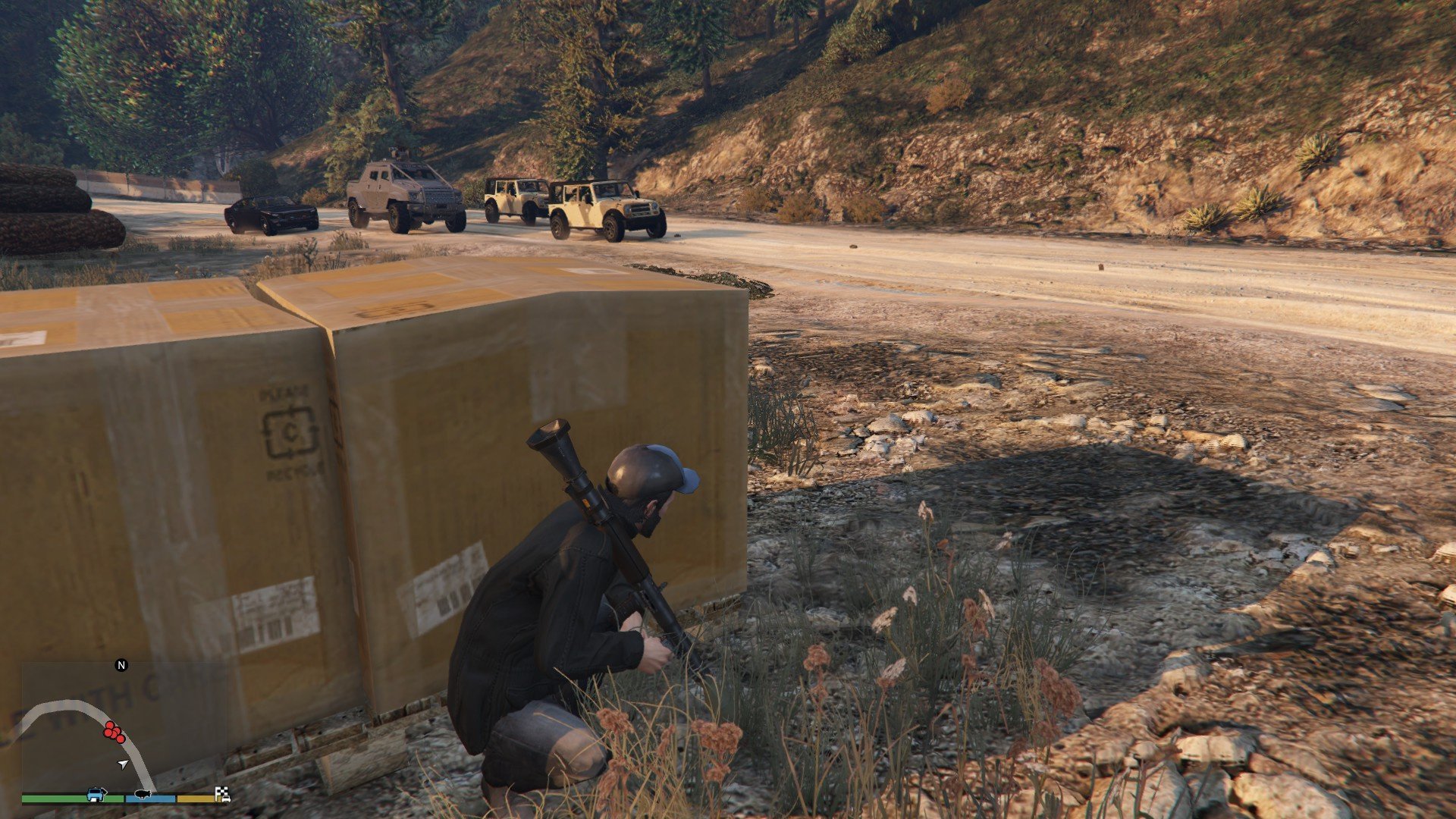Screen dimensions: 1456x819
Task: Select the blue garage blip on minimap
Action: pyautogui.click(x=97, y=794)
